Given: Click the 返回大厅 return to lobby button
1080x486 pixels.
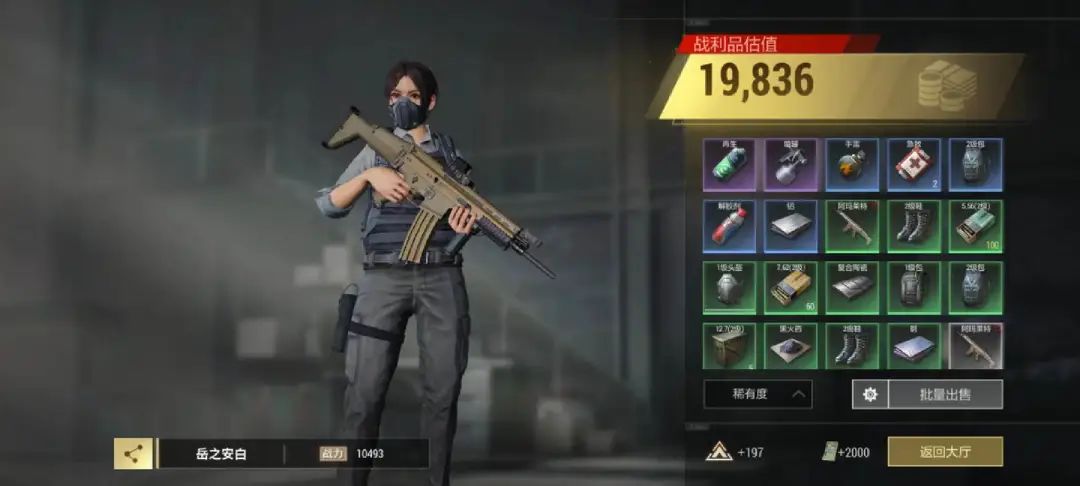Looking at the screenshot, I should [x=945, y=452].
